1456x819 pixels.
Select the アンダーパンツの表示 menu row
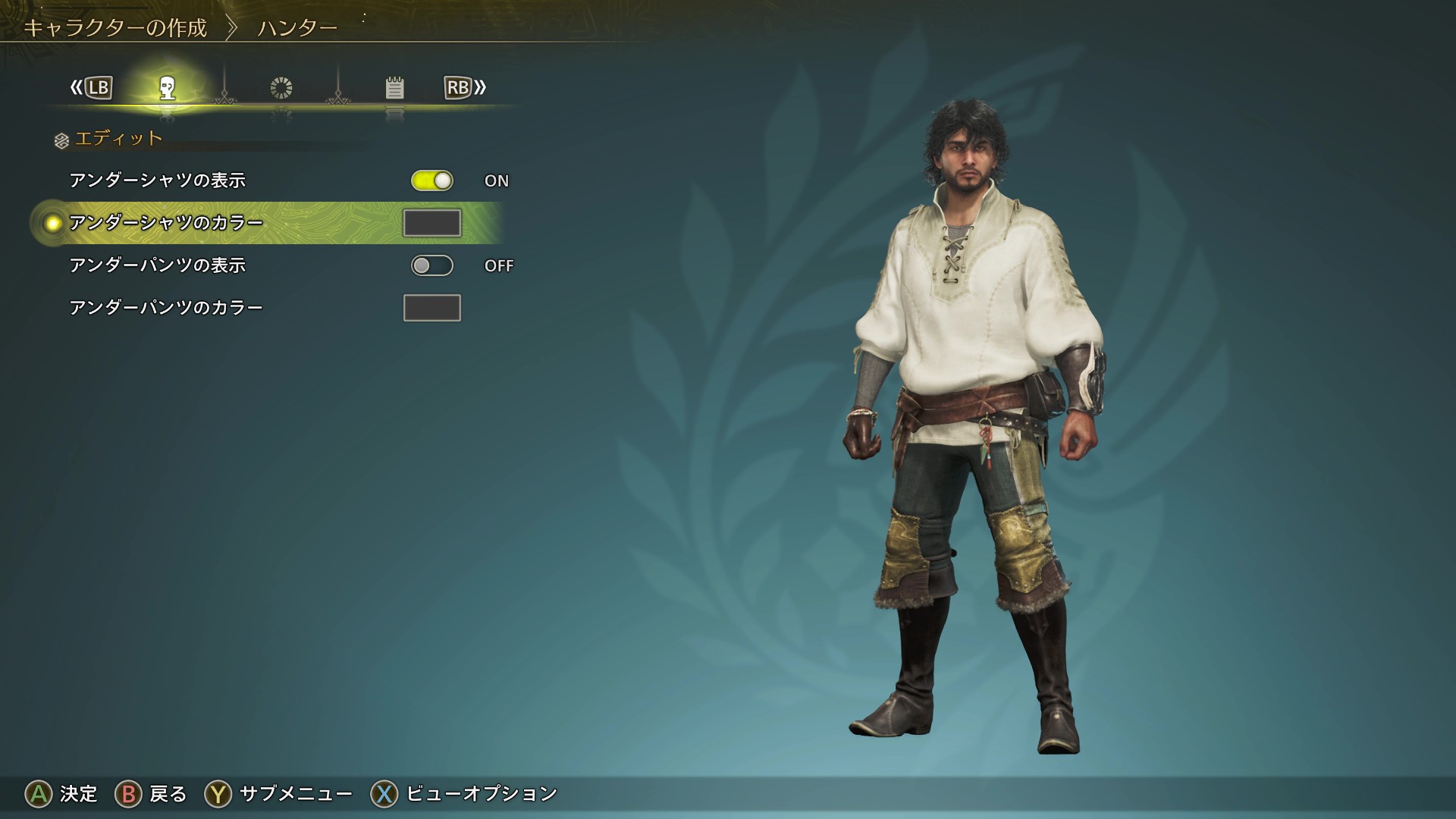[158, 265]
